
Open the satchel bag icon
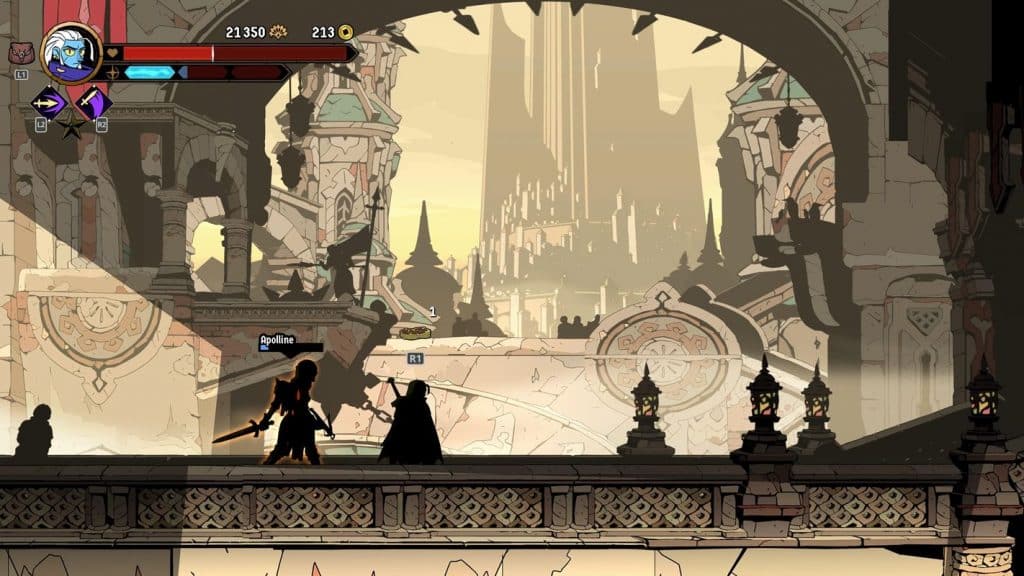[19, 53]
